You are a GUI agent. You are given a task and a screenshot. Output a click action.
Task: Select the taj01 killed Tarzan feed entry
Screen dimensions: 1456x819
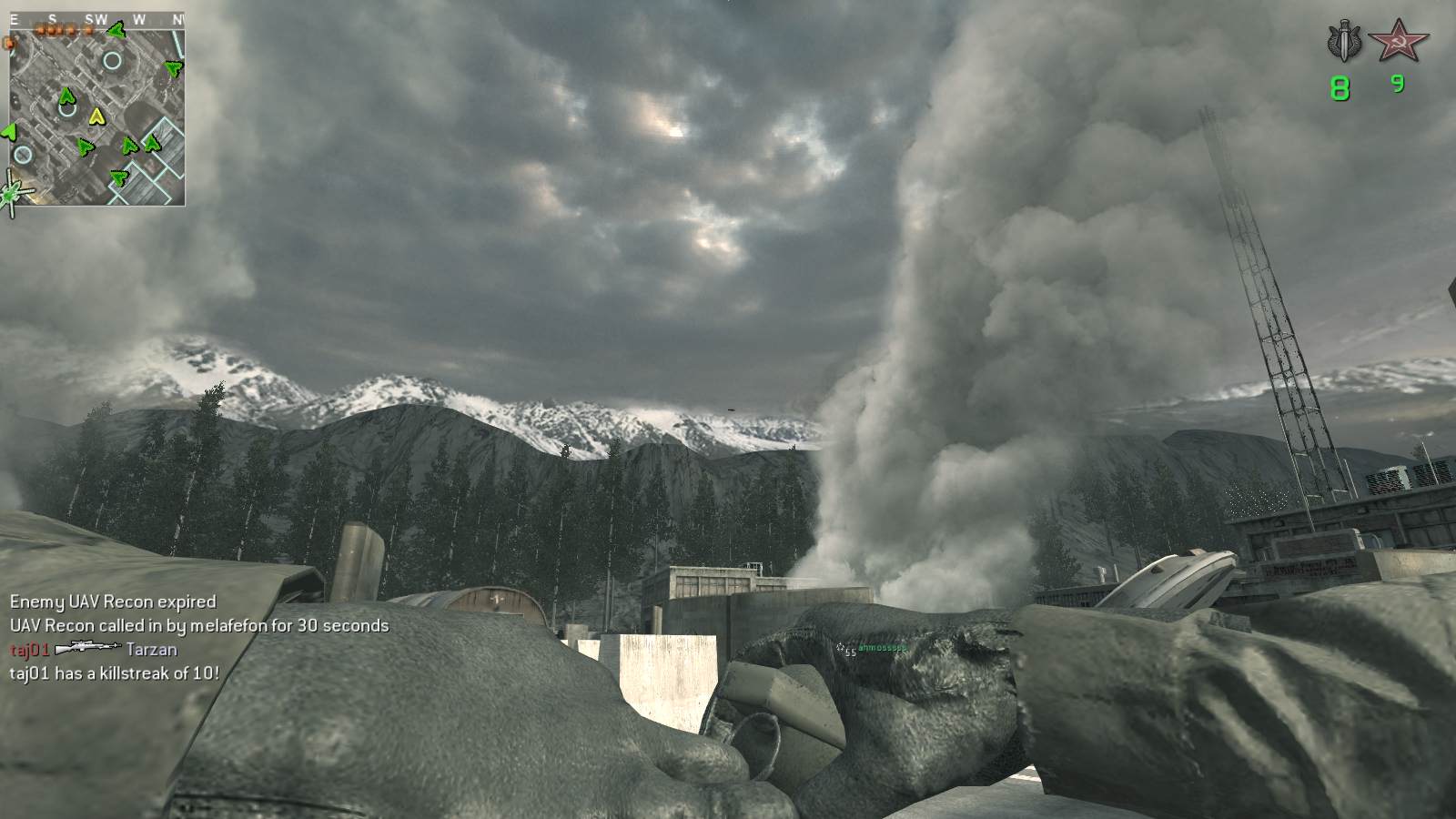(x=94, y=650)
